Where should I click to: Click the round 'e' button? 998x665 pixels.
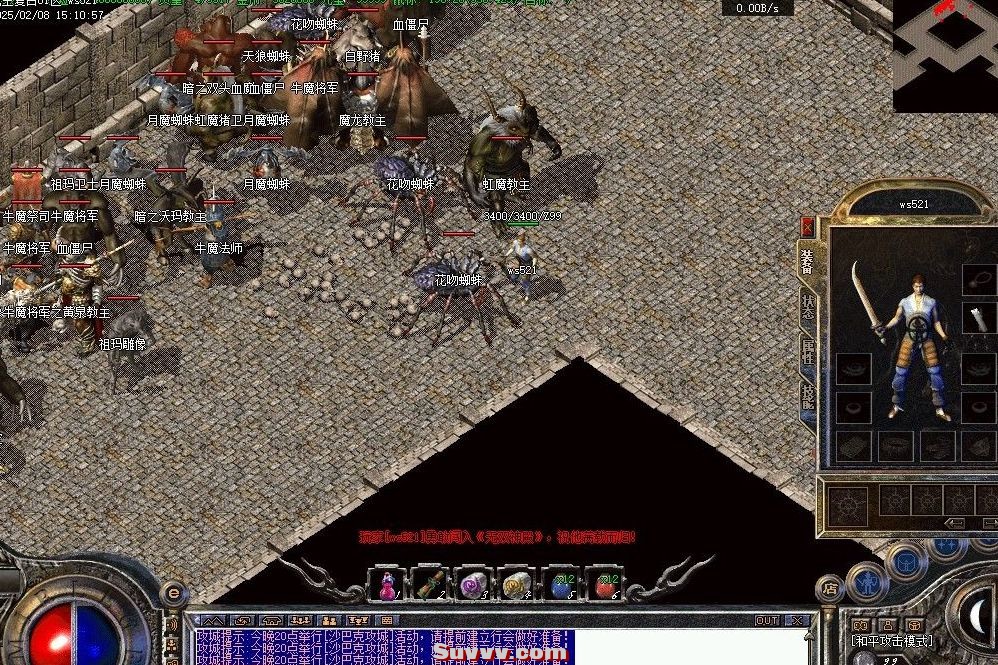[172, 592]
